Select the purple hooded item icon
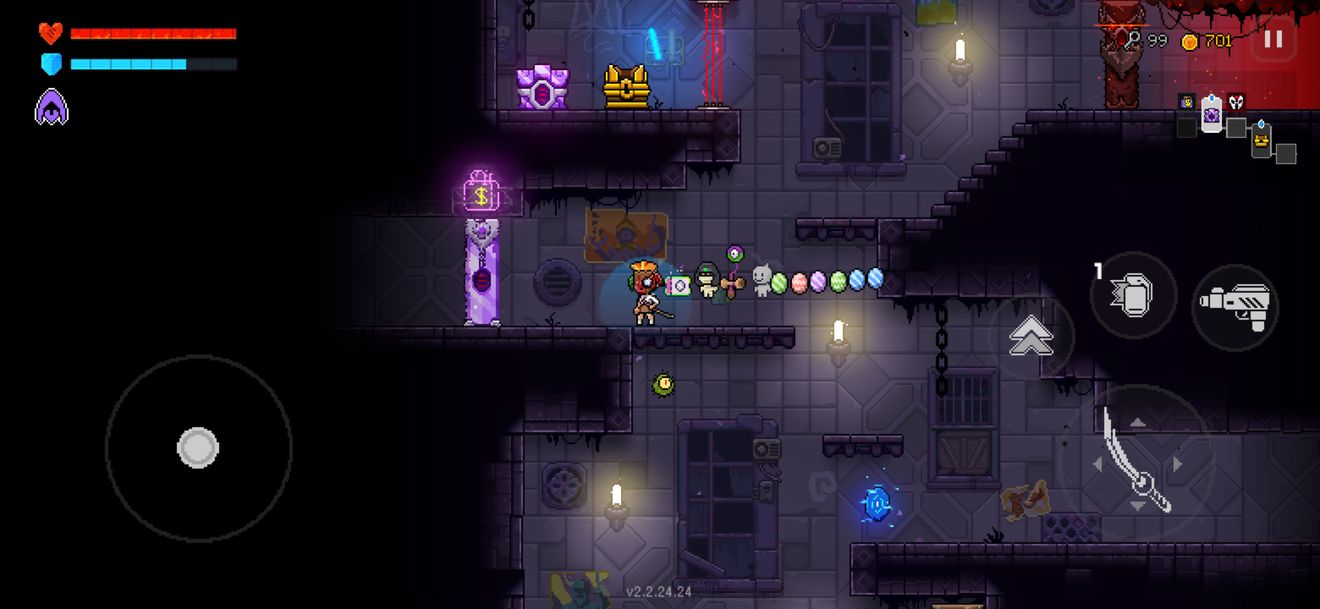Viewport: 1320px width, 609px height. (51, 106)
